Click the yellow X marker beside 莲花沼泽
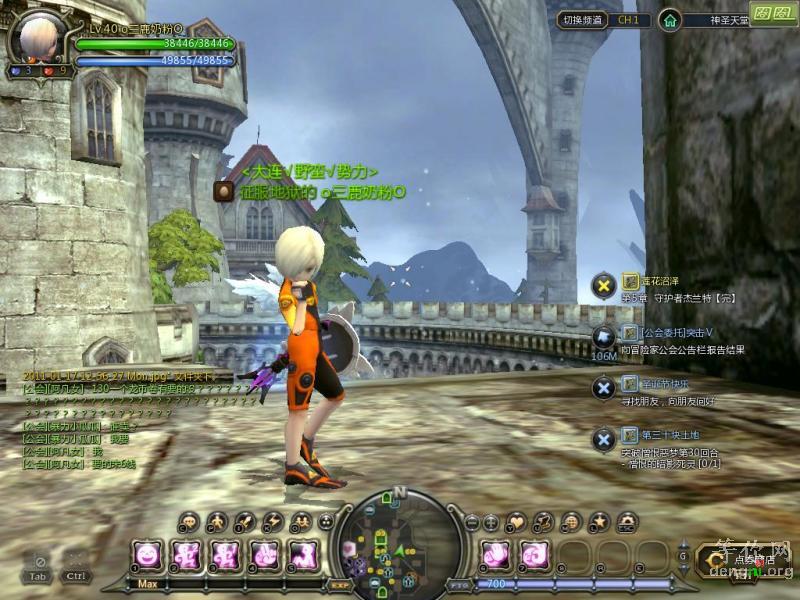The height and width of the screenshot is (600, 800). (603, 286)
